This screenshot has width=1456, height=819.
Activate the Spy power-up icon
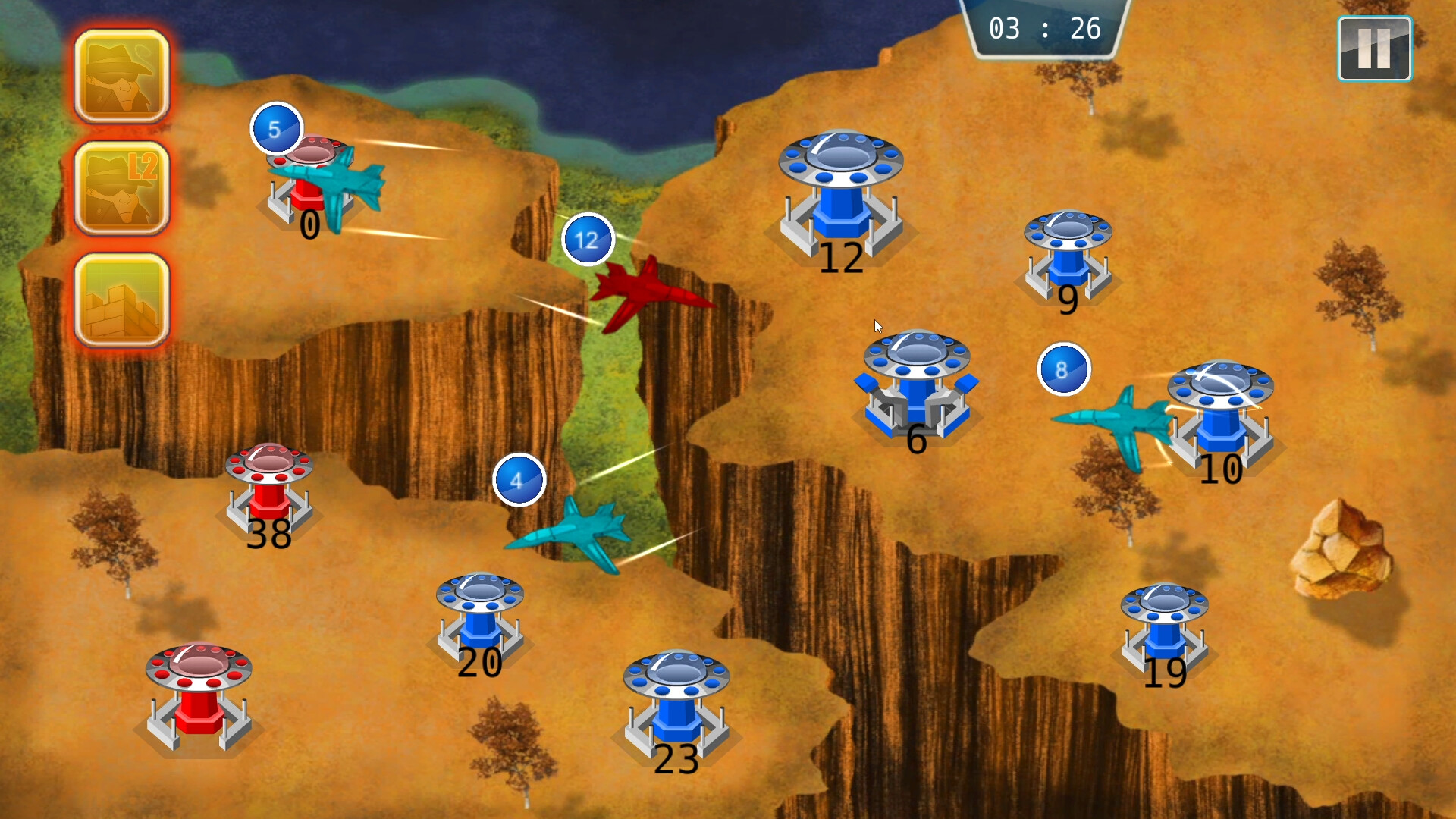pyautogui.click(x=121, y=76)
